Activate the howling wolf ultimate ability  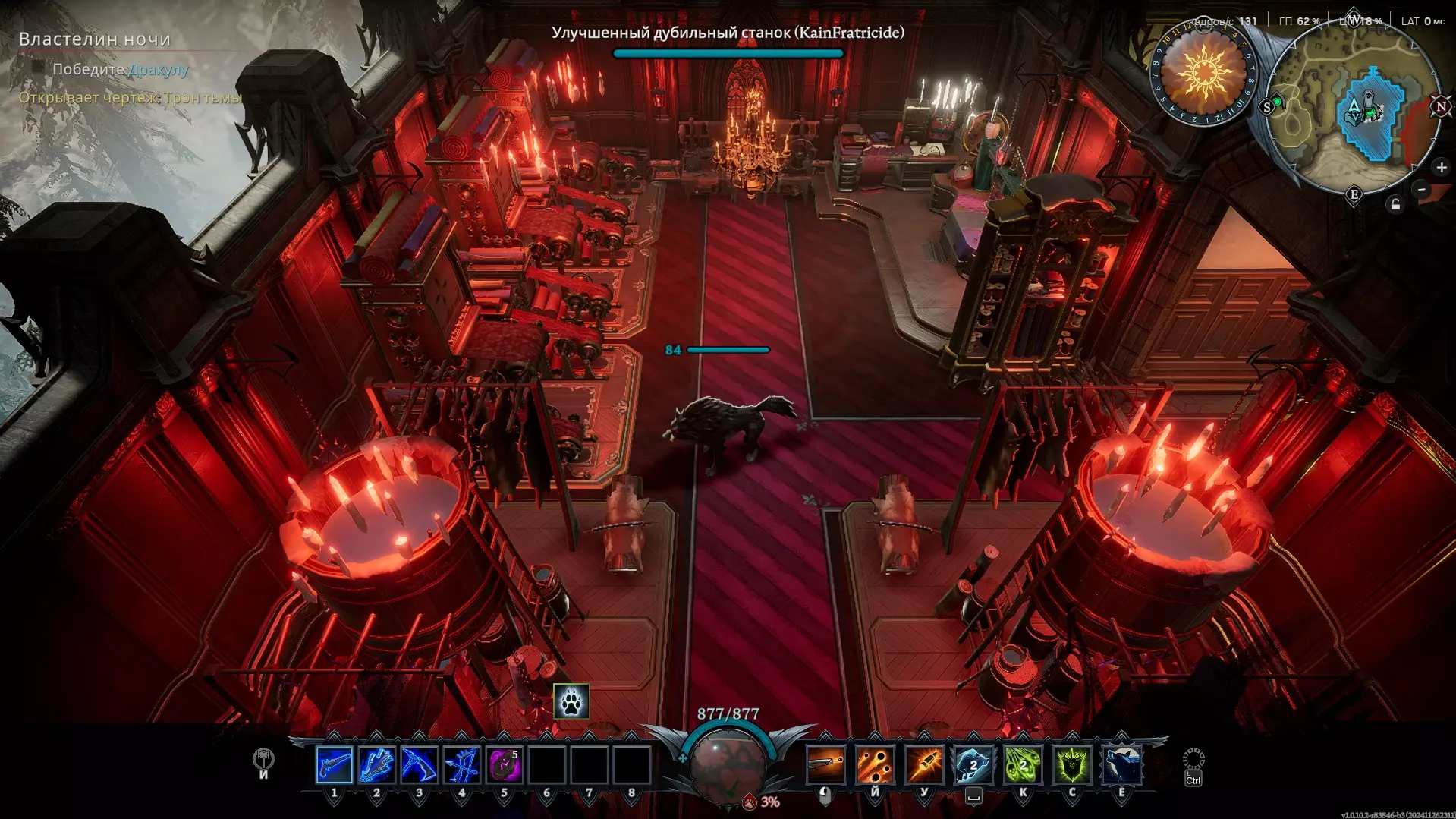(x=1121, y=764)
